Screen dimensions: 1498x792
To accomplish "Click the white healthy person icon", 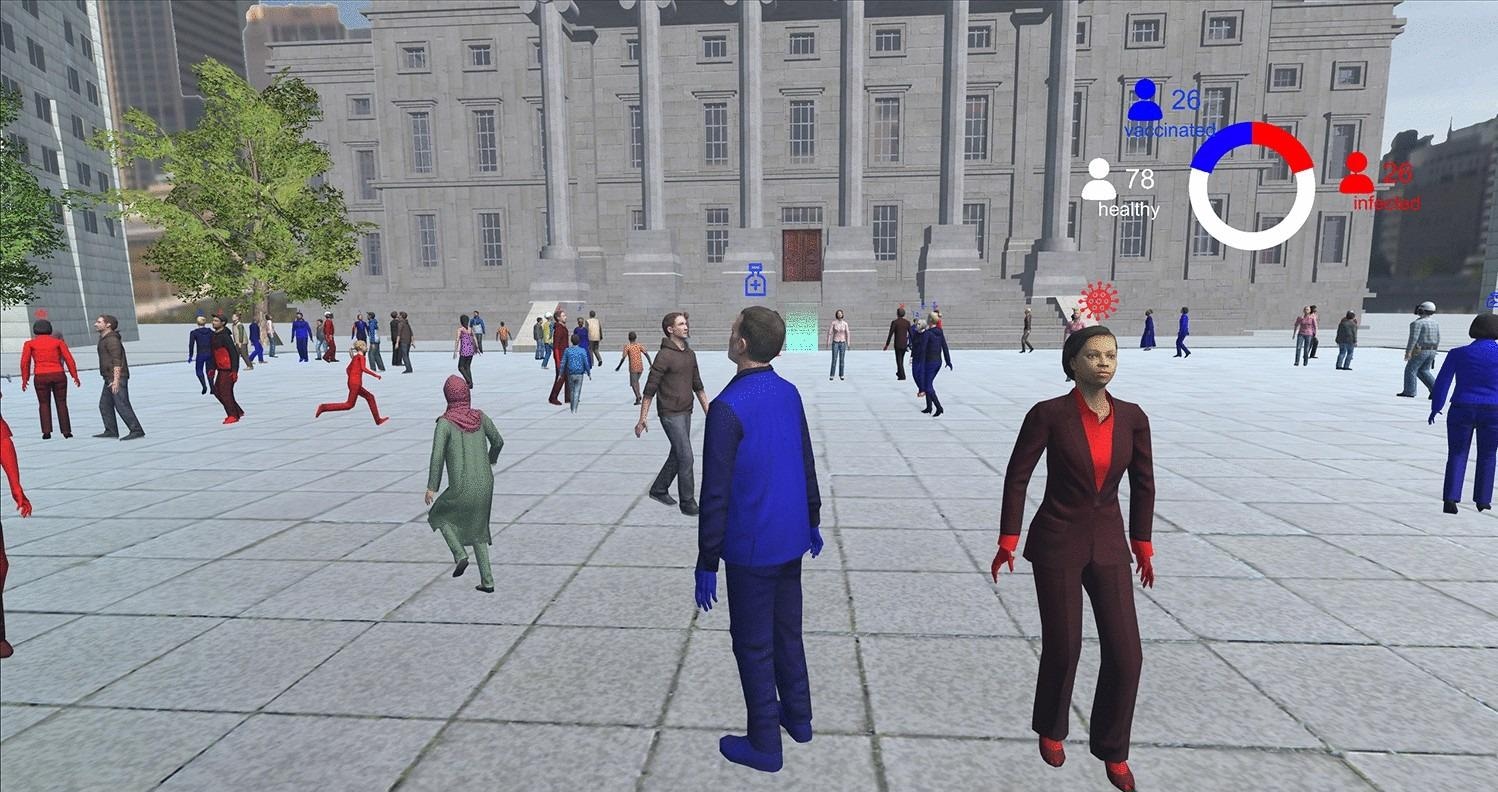I will click(x=1100, y=182).
